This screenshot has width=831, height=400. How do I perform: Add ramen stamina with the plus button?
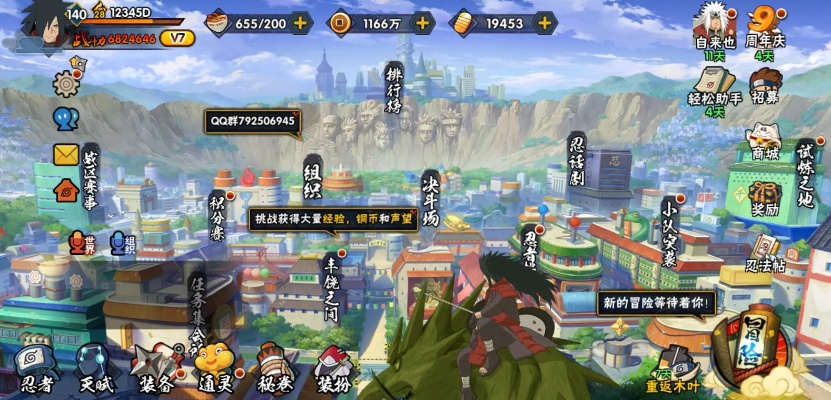point(300,22)
